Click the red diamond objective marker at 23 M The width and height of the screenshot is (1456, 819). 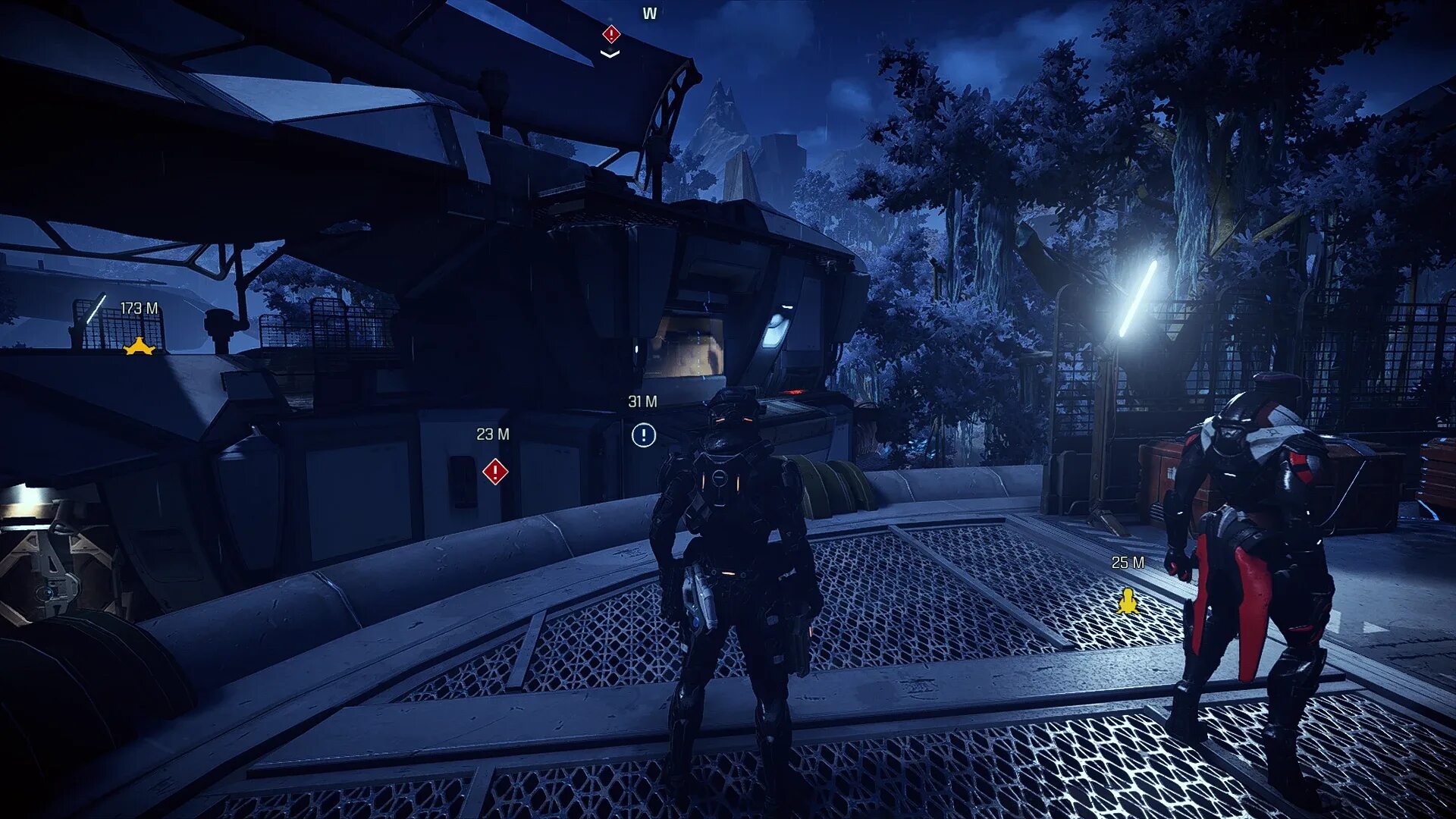[x=495, y=472]
